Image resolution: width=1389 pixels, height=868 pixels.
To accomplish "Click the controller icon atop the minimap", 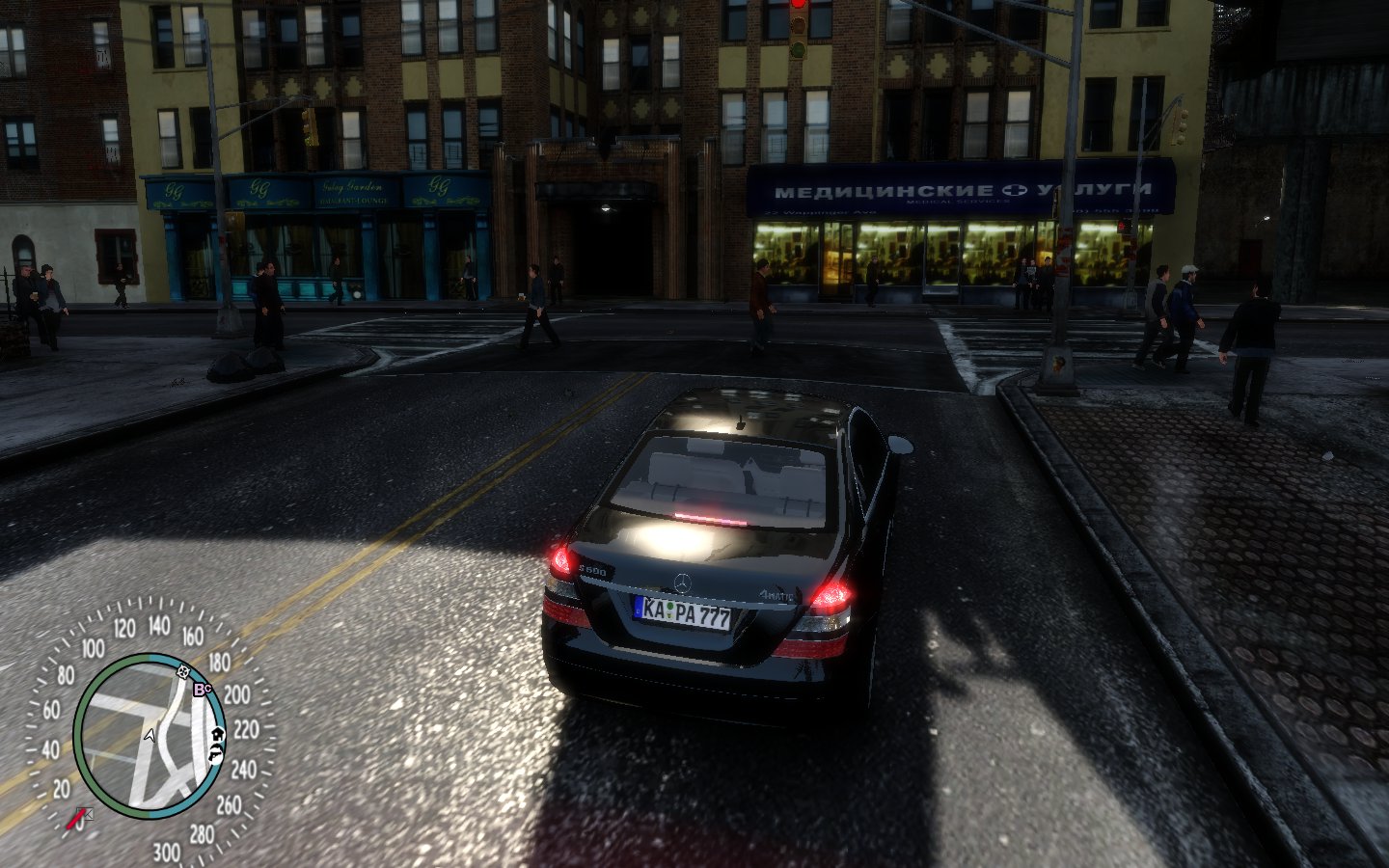I will tap(182, 672).
